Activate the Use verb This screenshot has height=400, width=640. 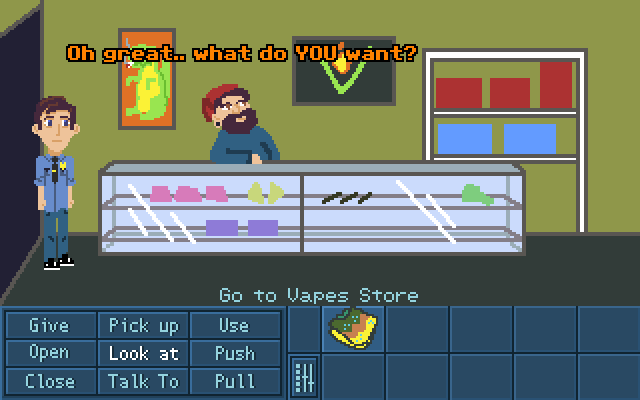click(234, 325)
